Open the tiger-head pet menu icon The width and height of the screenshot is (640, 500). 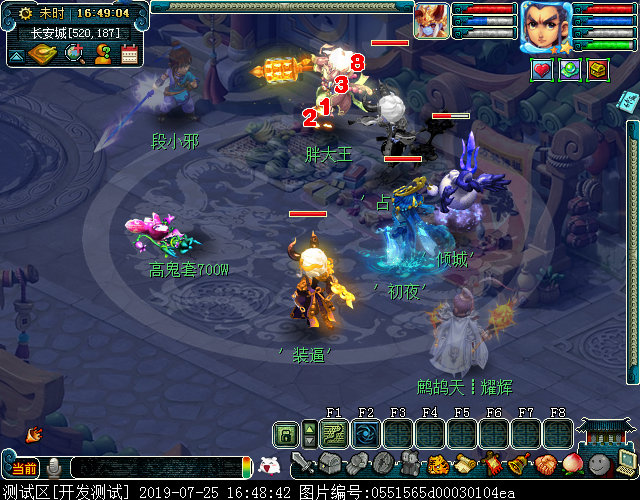(x=437, y=464)
